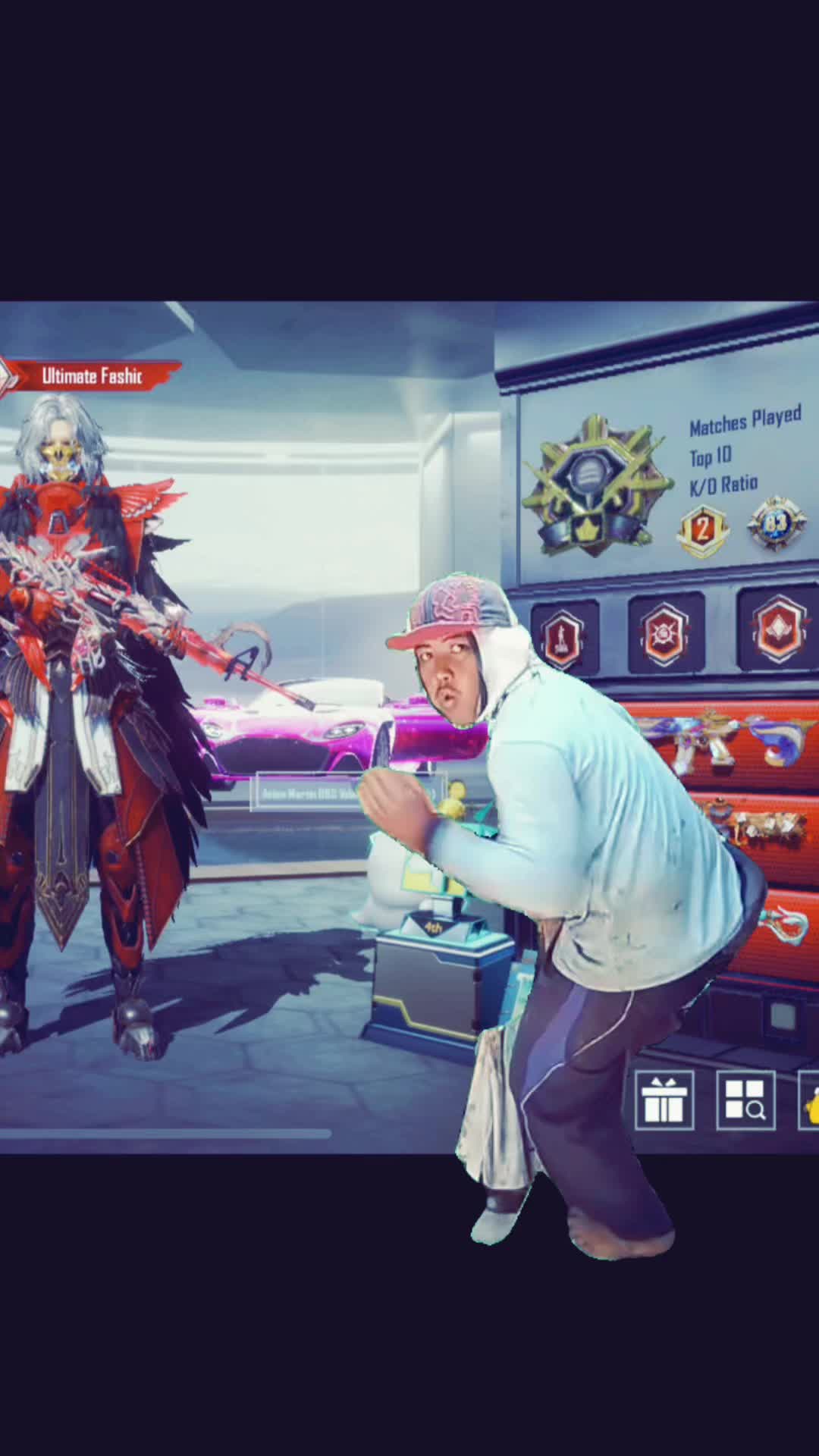The height and width of the screenshot is (1456, 819).
Task: Open the gift box icon
Action: [x=664, y=1100]
